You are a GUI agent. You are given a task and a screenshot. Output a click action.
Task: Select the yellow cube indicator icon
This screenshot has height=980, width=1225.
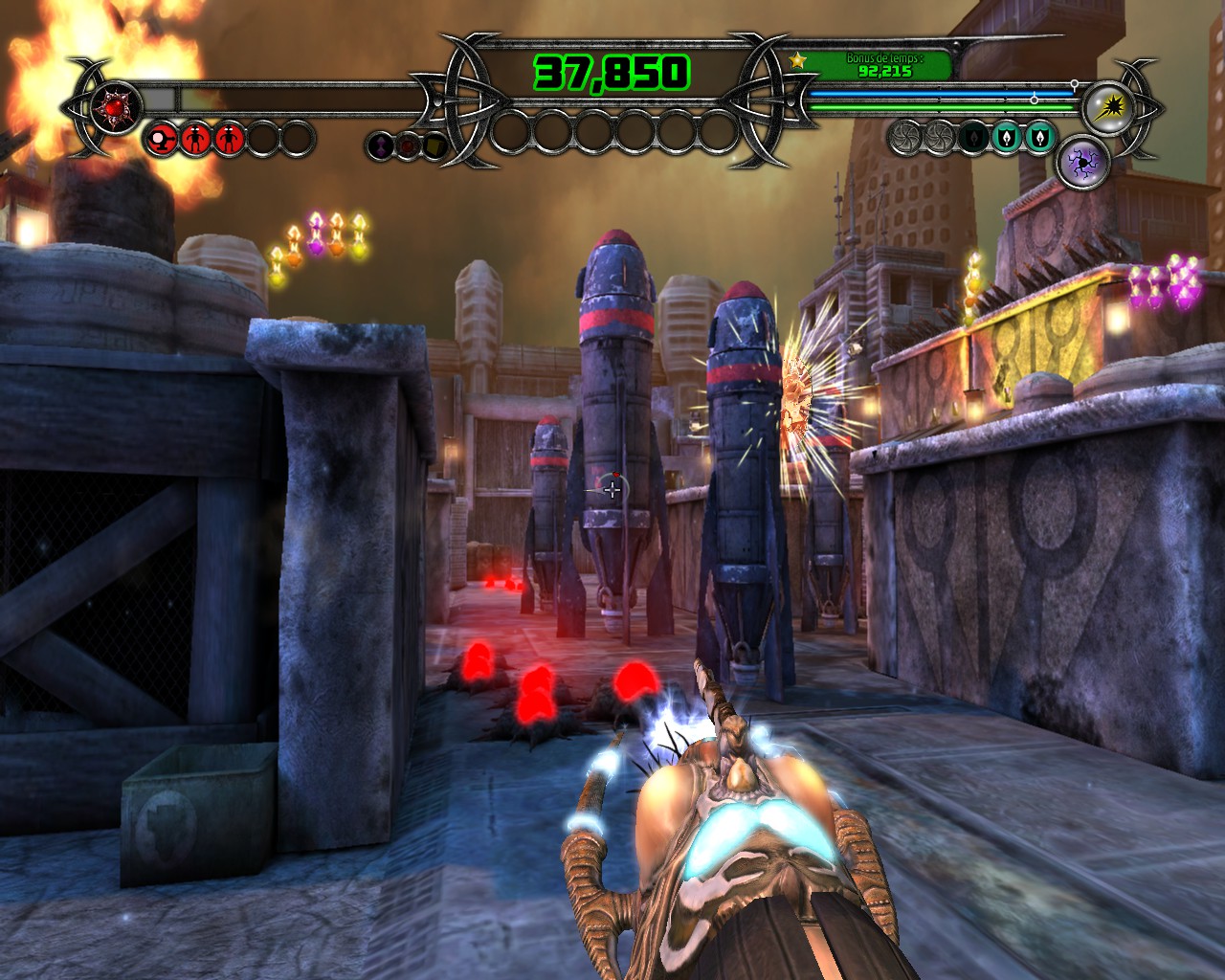click(x=435, y=146)
